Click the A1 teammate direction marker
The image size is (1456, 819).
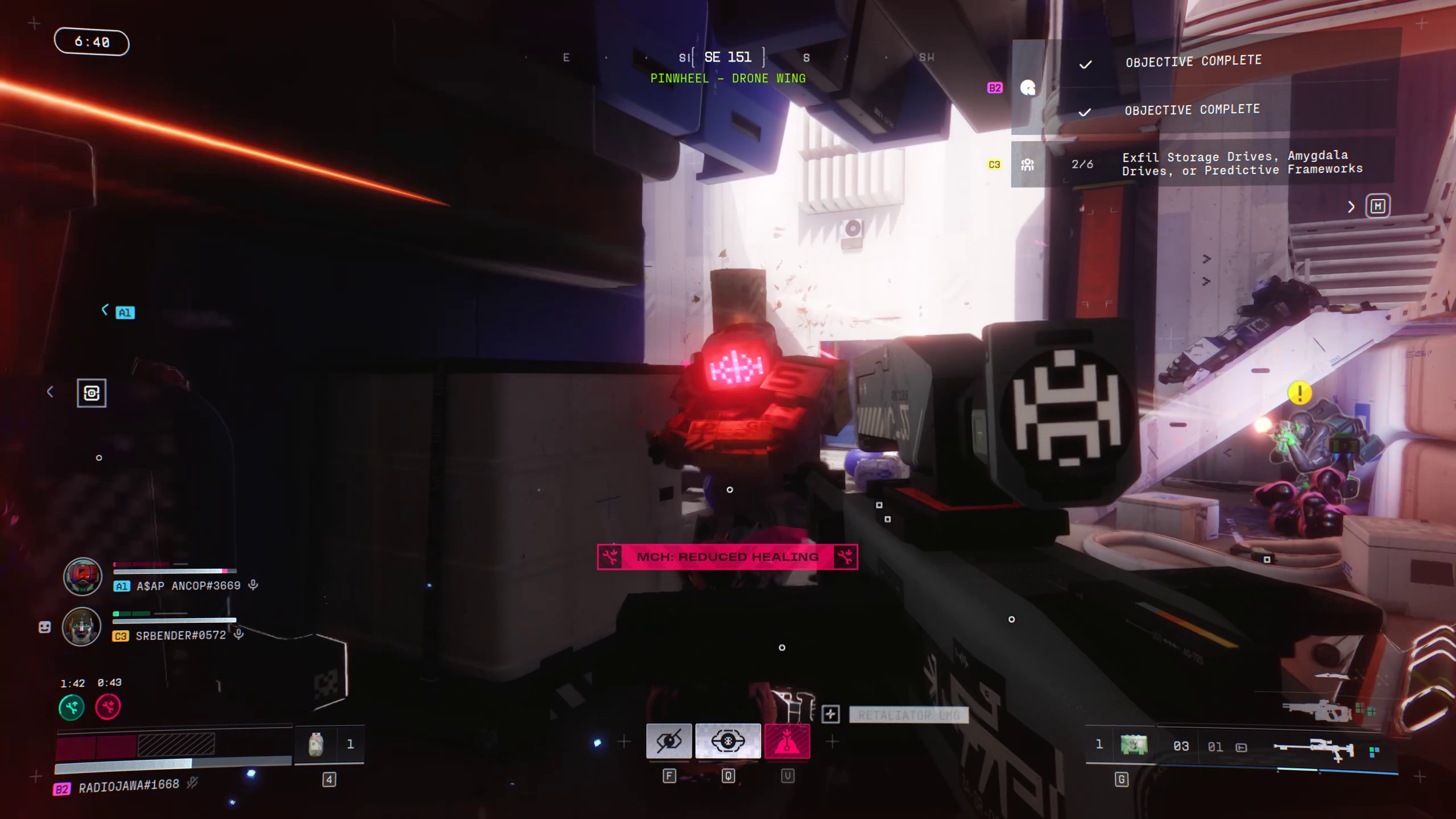[x=125, y=312]
